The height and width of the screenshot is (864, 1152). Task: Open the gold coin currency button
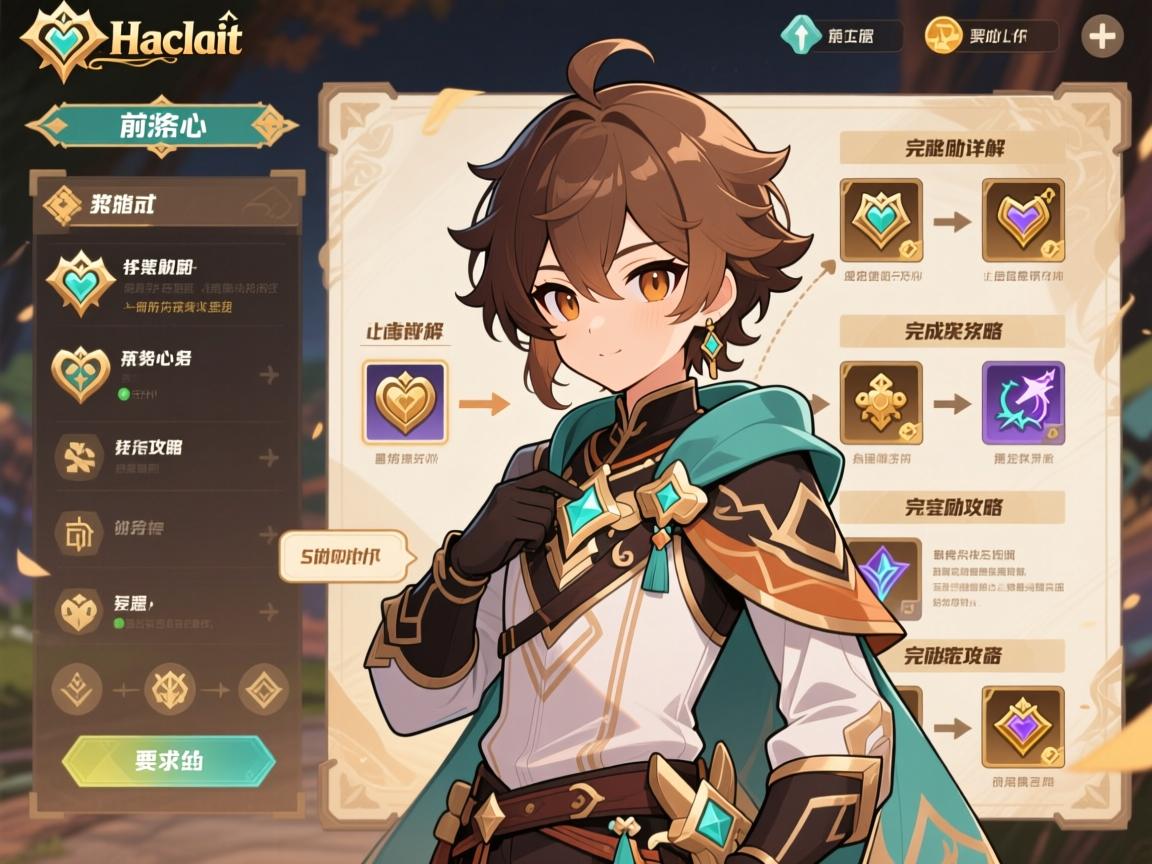(990, 37)
